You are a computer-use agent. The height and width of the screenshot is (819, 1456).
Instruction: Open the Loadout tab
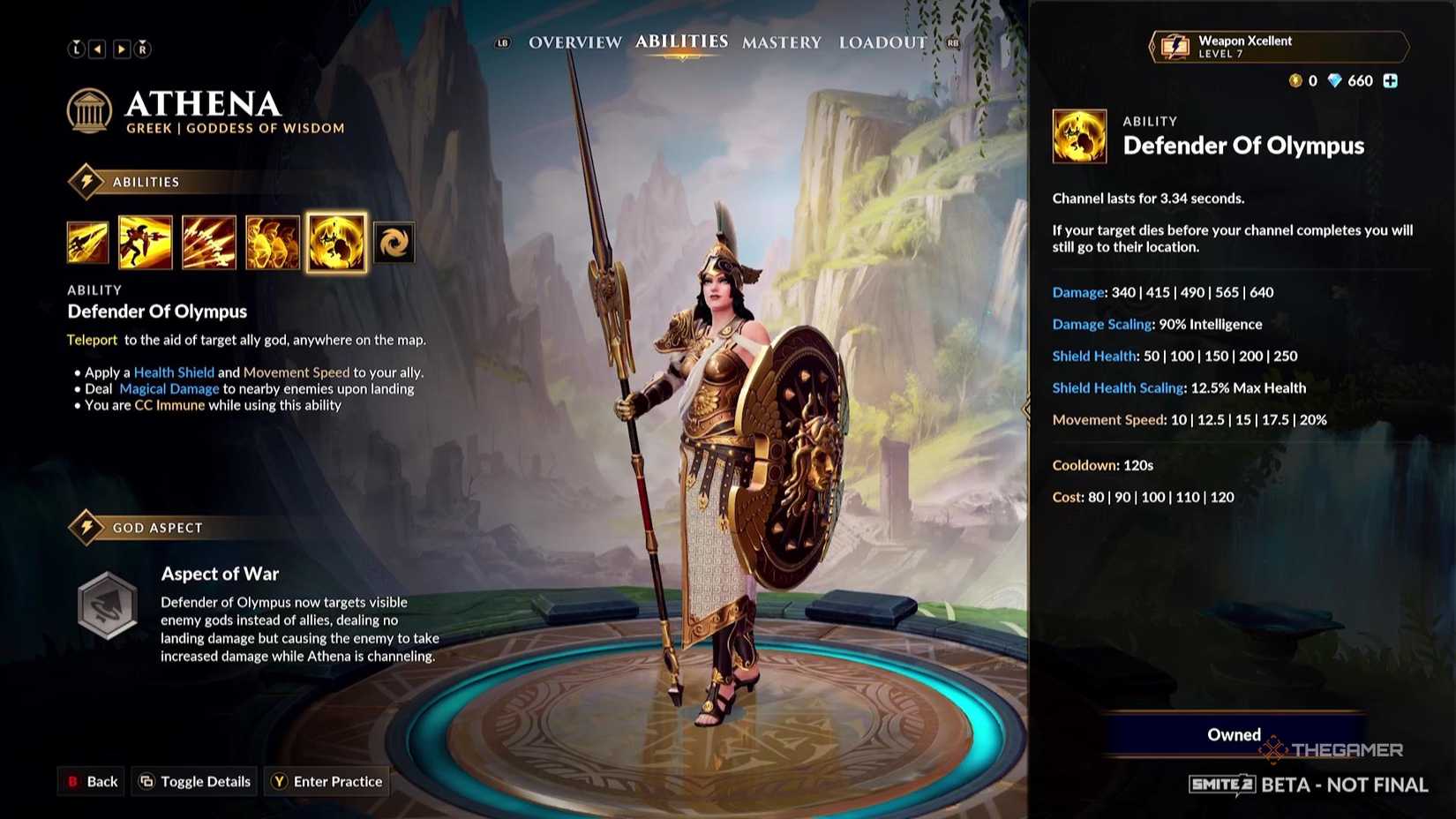tap(882, 41)
